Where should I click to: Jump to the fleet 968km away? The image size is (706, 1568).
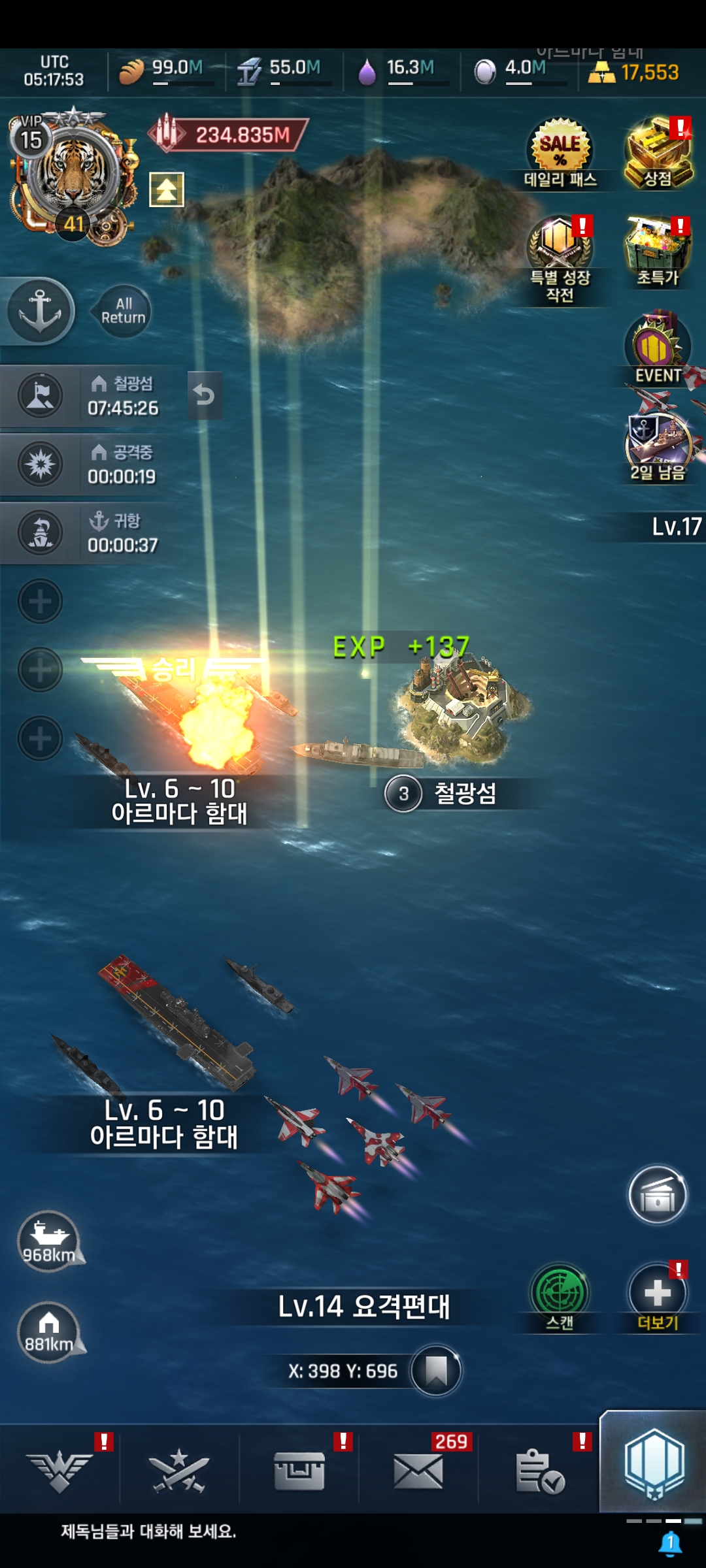pyautogui.click(x=49, y=1241)
